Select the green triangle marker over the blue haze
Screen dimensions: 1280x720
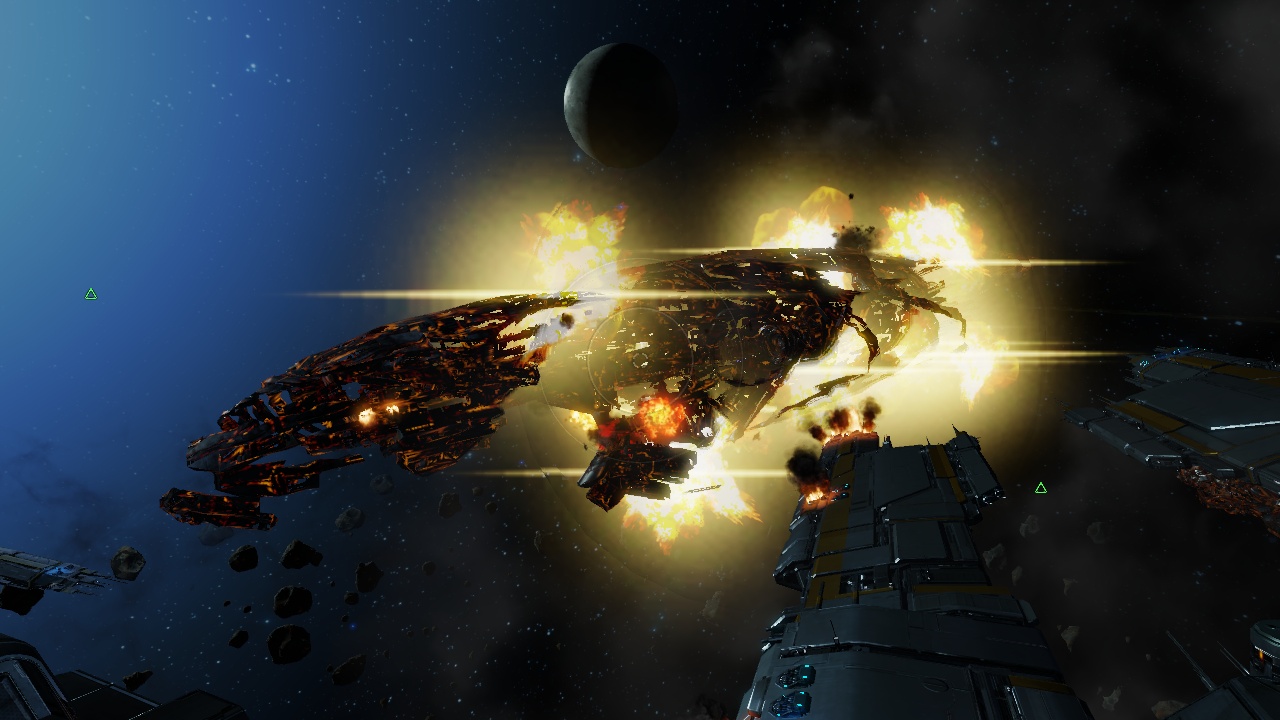tap(91, 294)
